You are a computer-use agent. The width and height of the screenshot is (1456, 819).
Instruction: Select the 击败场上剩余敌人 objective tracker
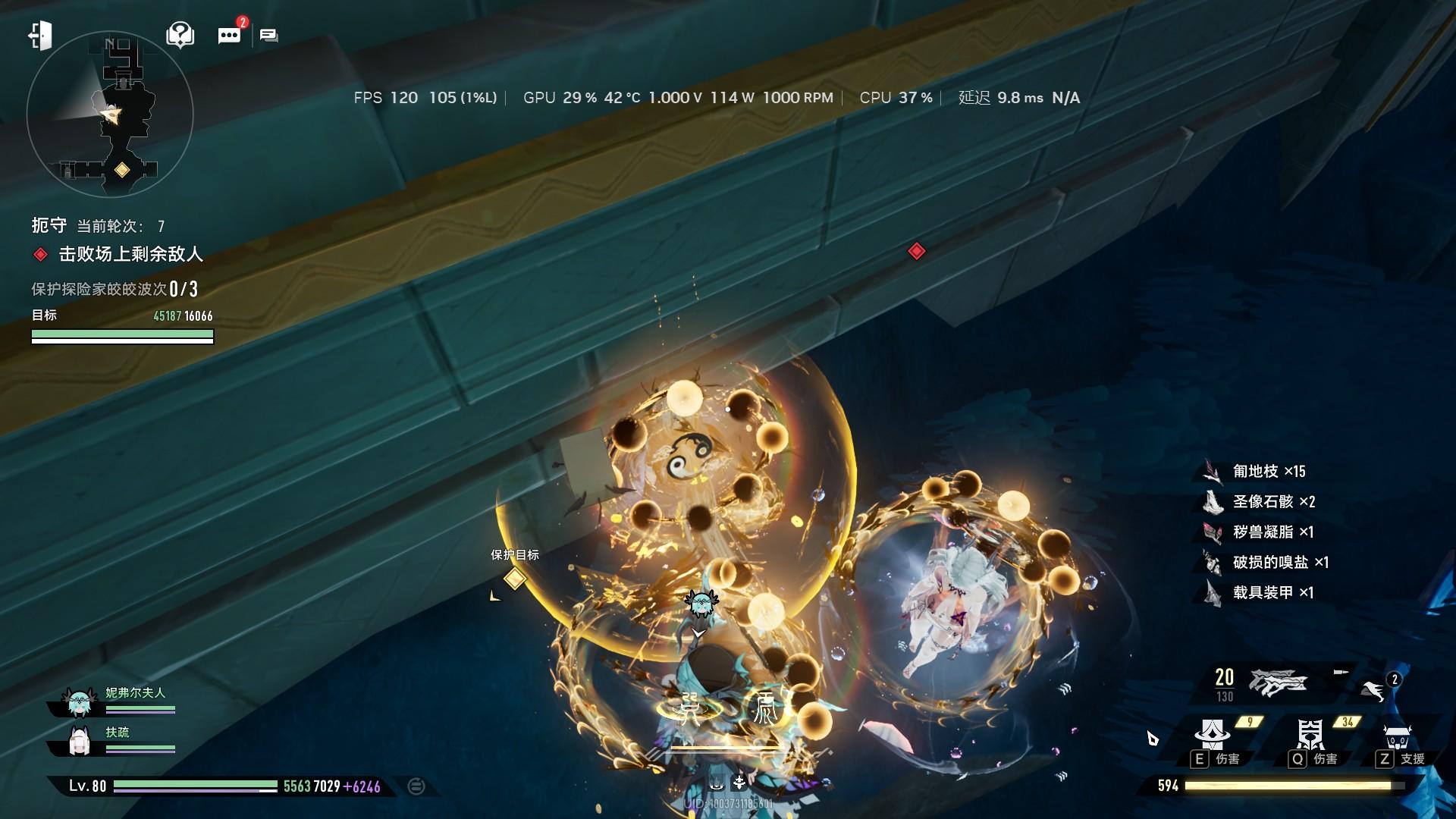(x=130, y=254)
